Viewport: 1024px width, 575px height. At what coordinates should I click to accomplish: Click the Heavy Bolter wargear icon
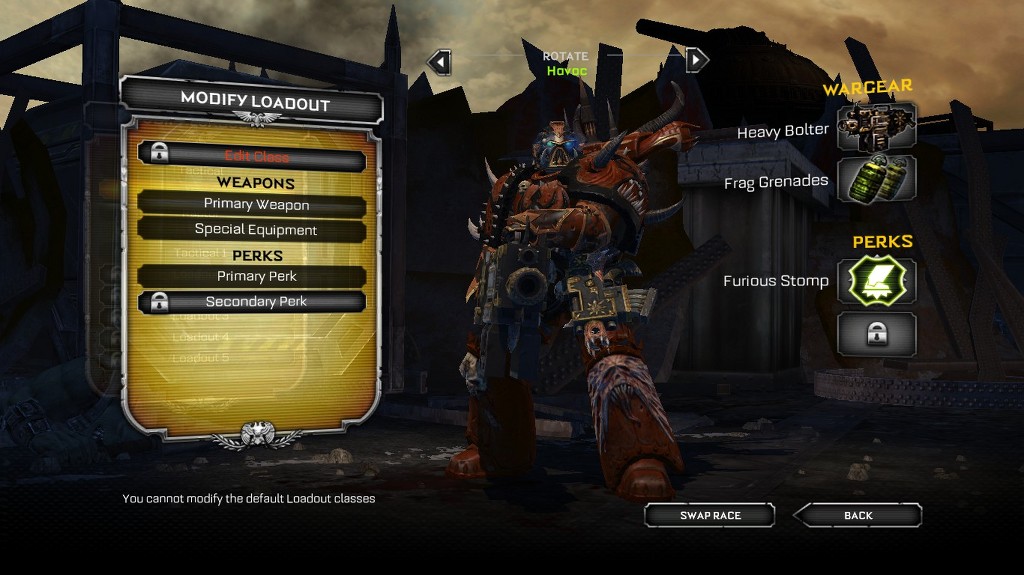[x=876, y=128]
